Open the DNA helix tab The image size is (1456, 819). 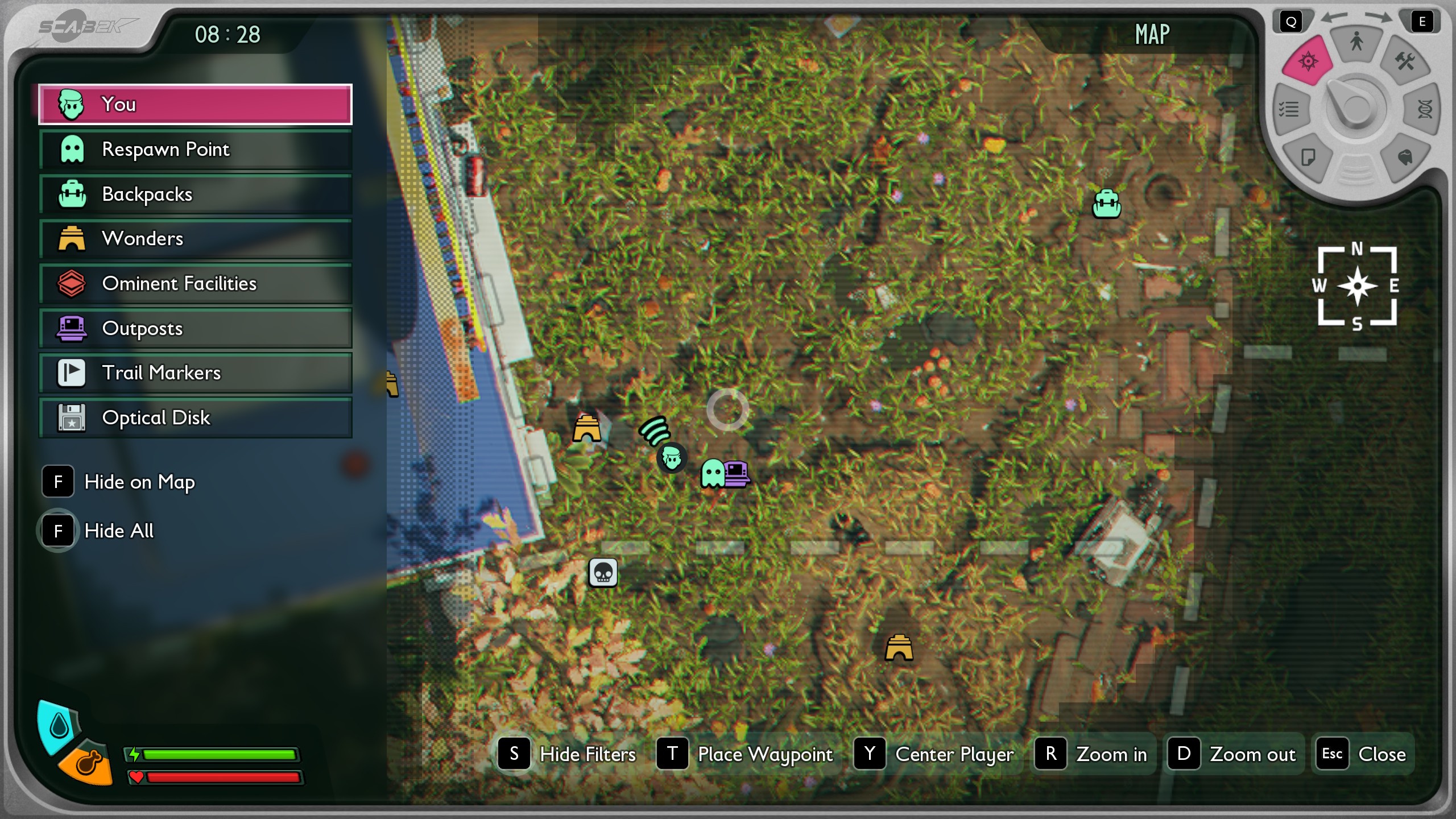[x=1424, y=109]
